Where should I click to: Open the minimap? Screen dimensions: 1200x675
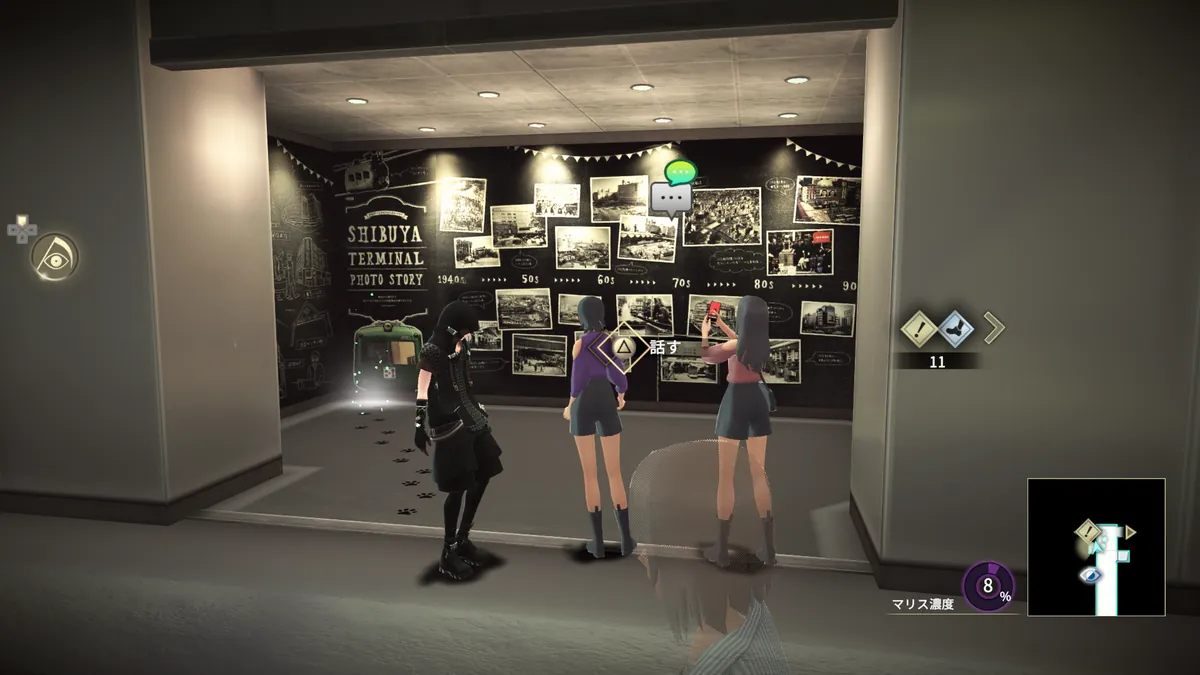click(x=1096, y=547)
